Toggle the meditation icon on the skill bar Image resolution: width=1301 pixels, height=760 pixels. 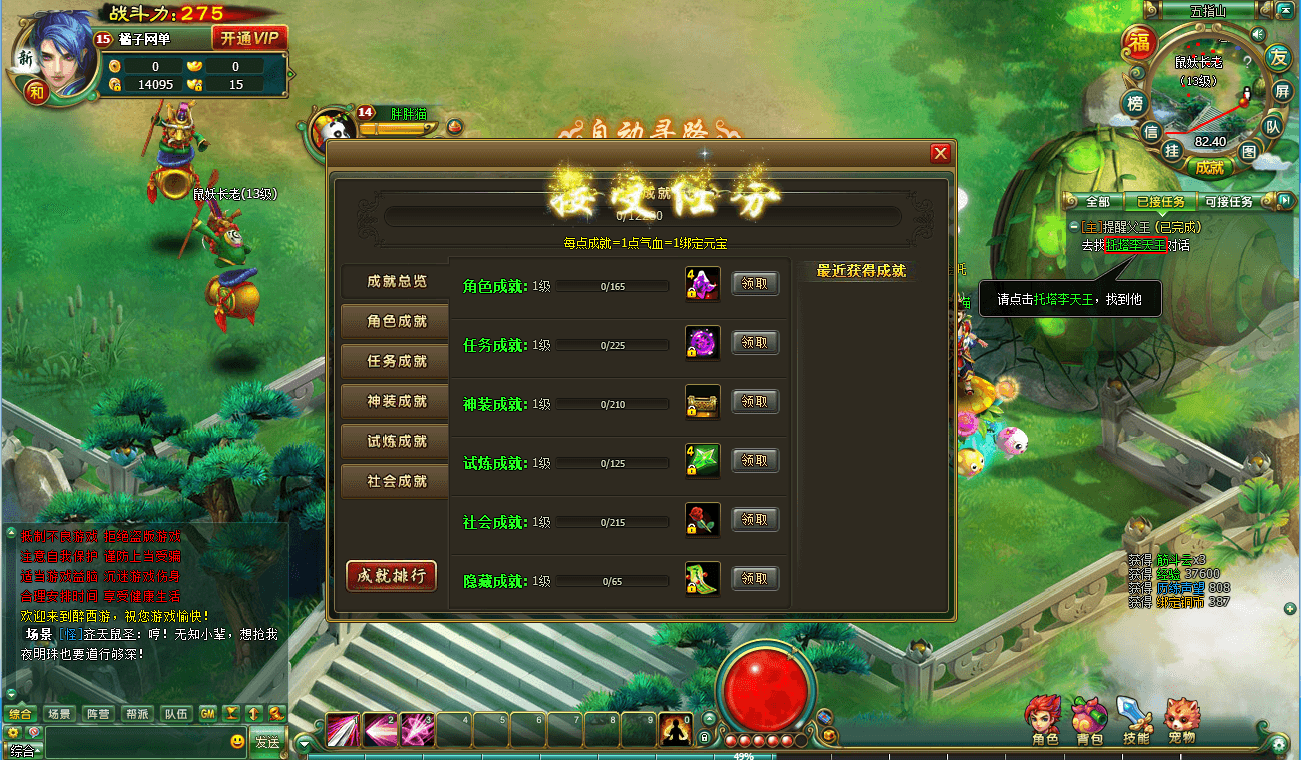(x=676, y=730)
